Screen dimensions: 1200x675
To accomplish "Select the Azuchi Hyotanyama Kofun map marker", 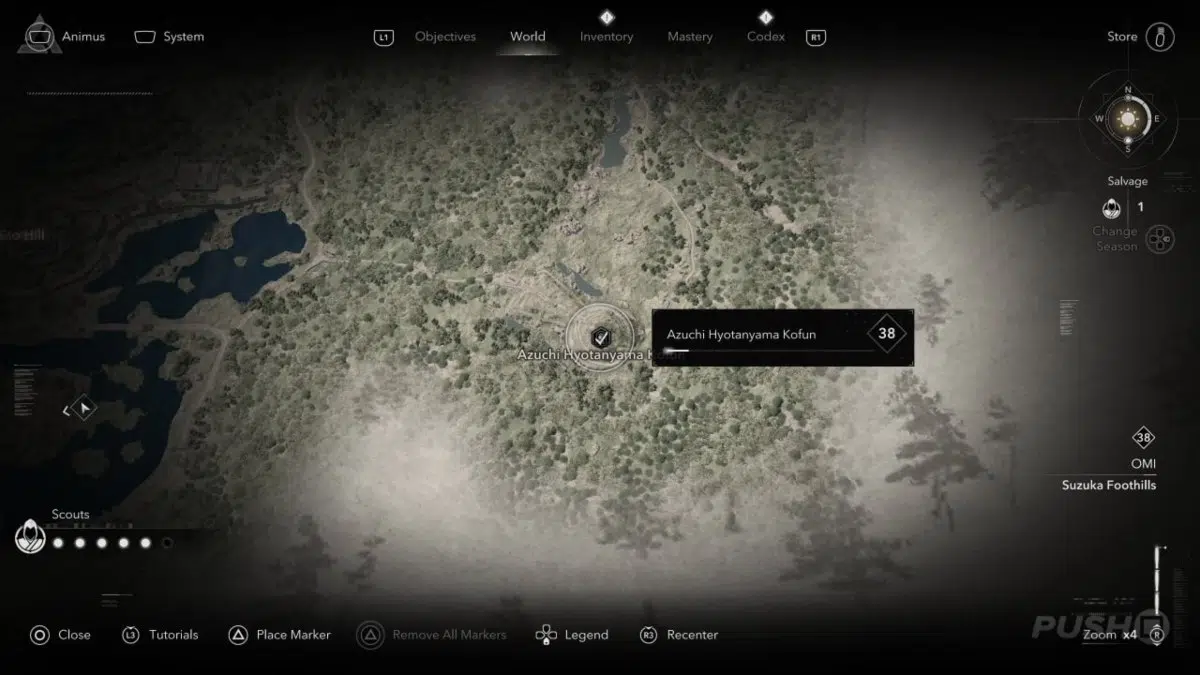I will (600, 337).
